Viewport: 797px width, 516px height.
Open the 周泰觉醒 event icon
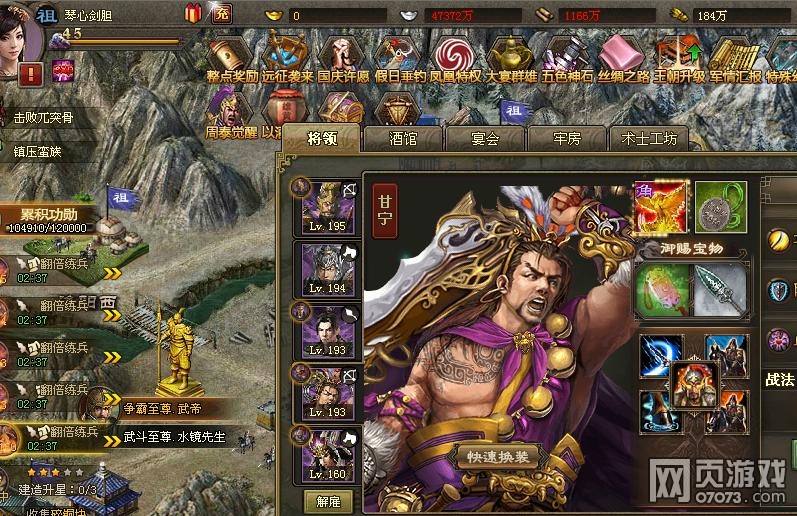229,108
